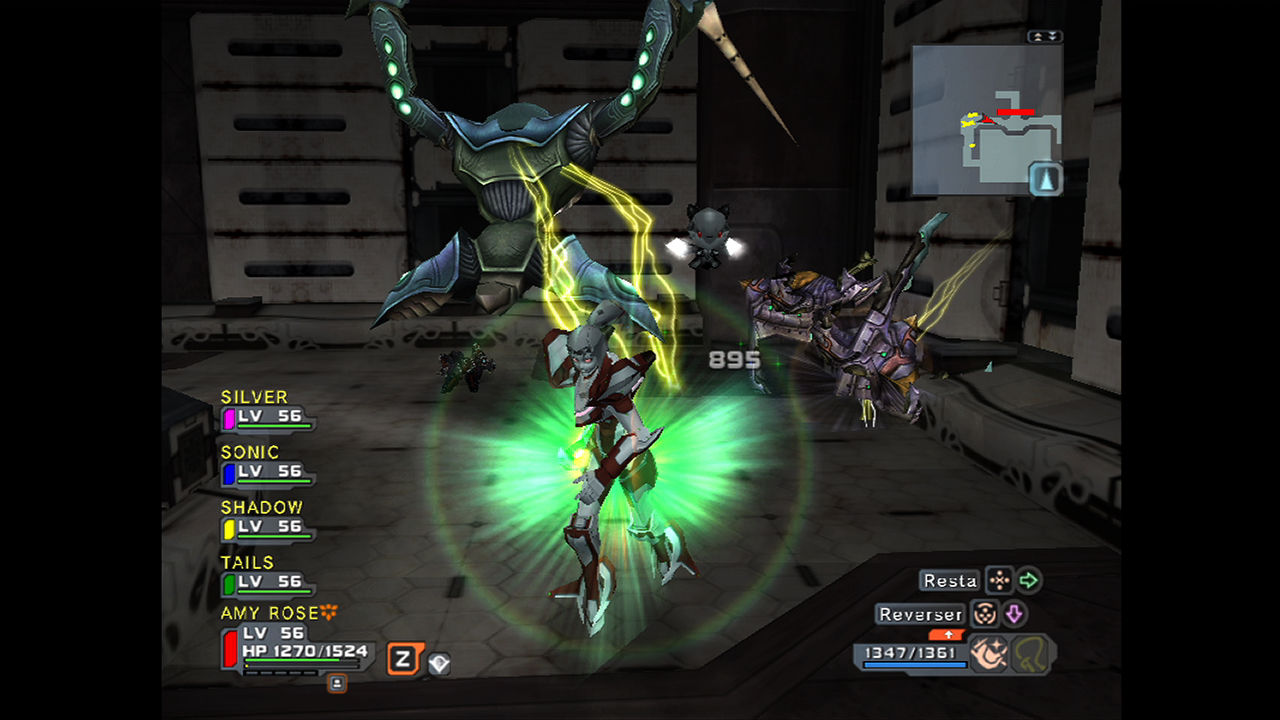Image resolution: width=1280 pixels, height=720 pixels.
Task: Click the small orange player icon
Action: [337, 683]
